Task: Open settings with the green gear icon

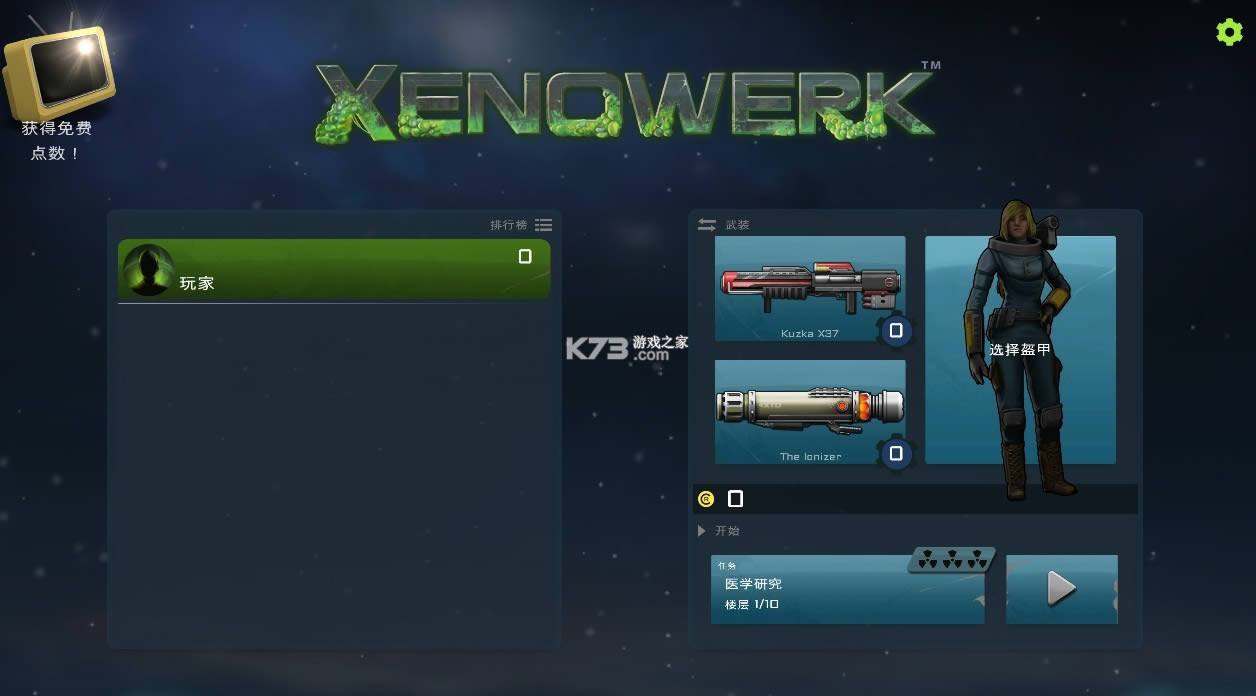Action: (1229, 32)
